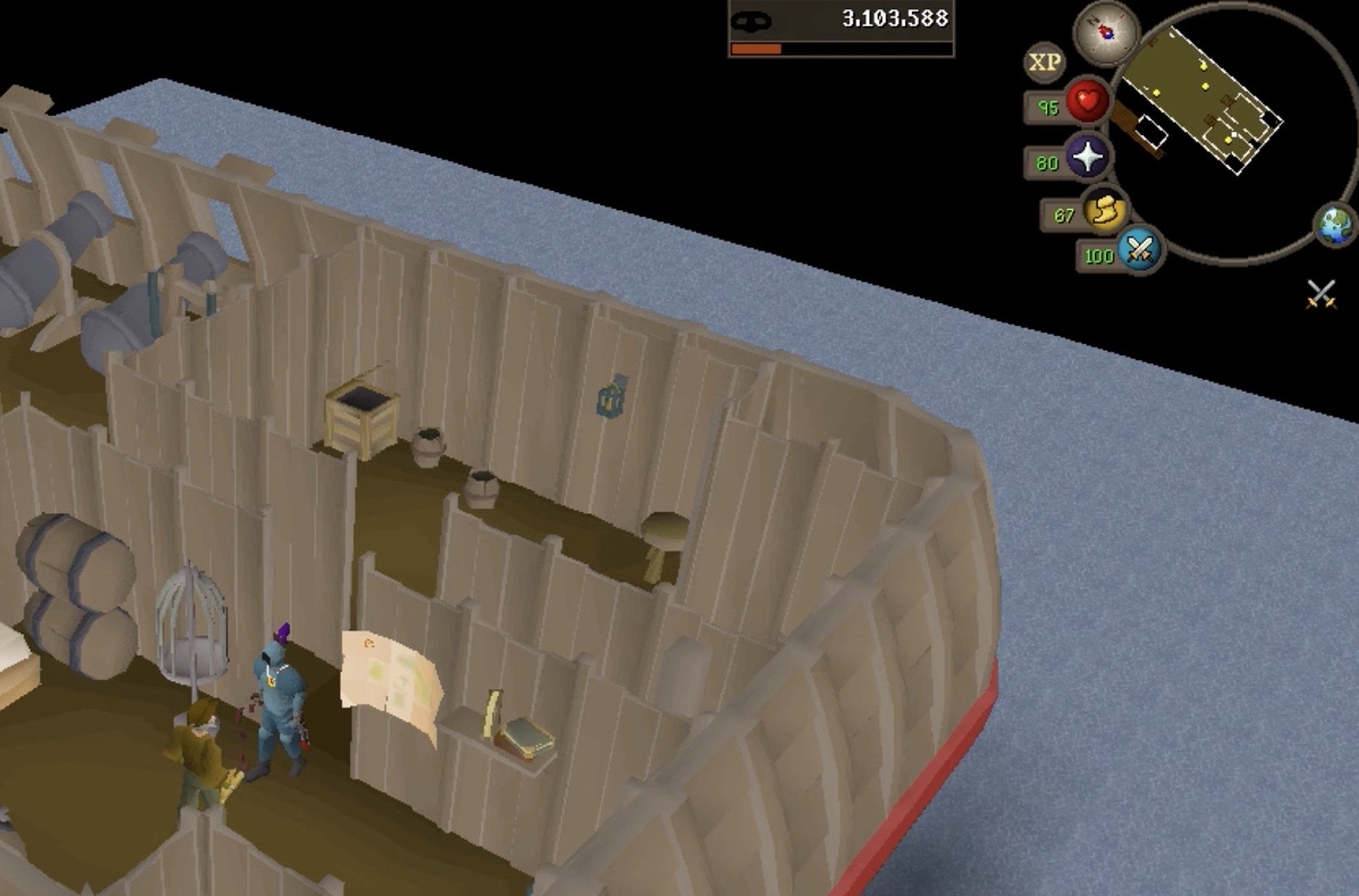Activate quick prayers via the prayer orb
Viewport: 1359px width, 896px height.
(1087, 156)
